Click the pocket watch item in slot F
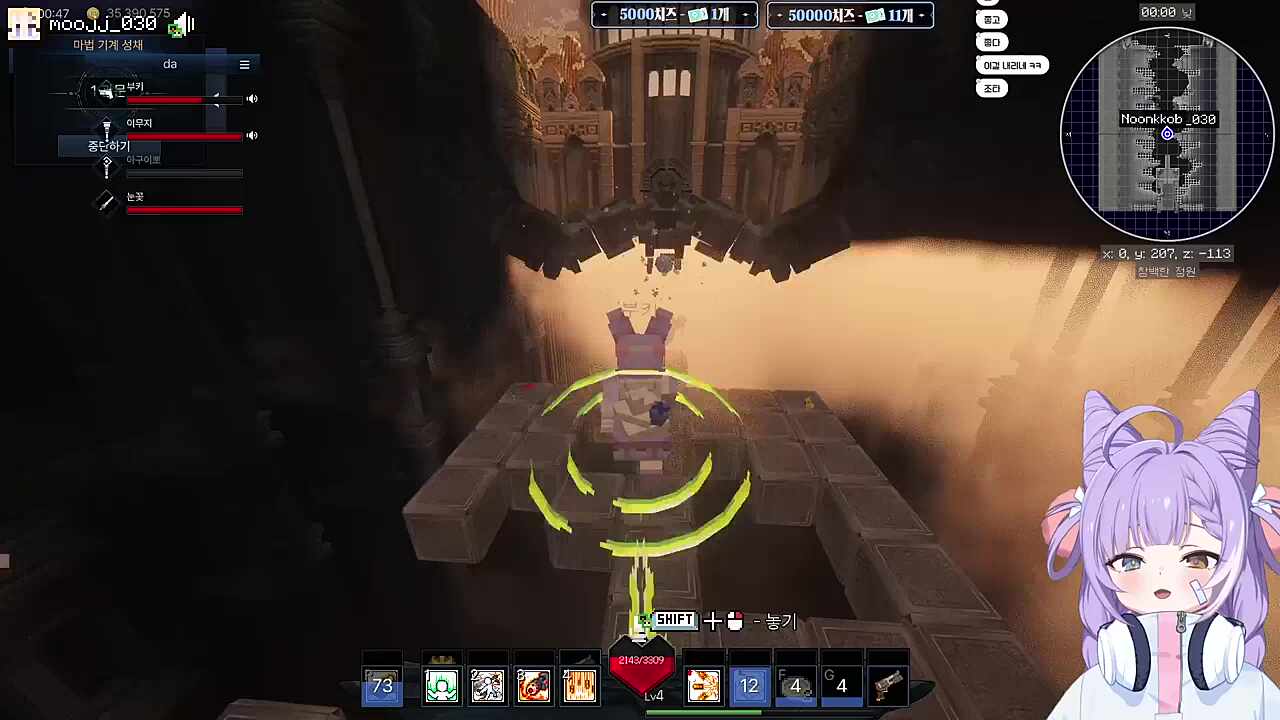This screenshot has width=1280, height=720. [795, 685]
